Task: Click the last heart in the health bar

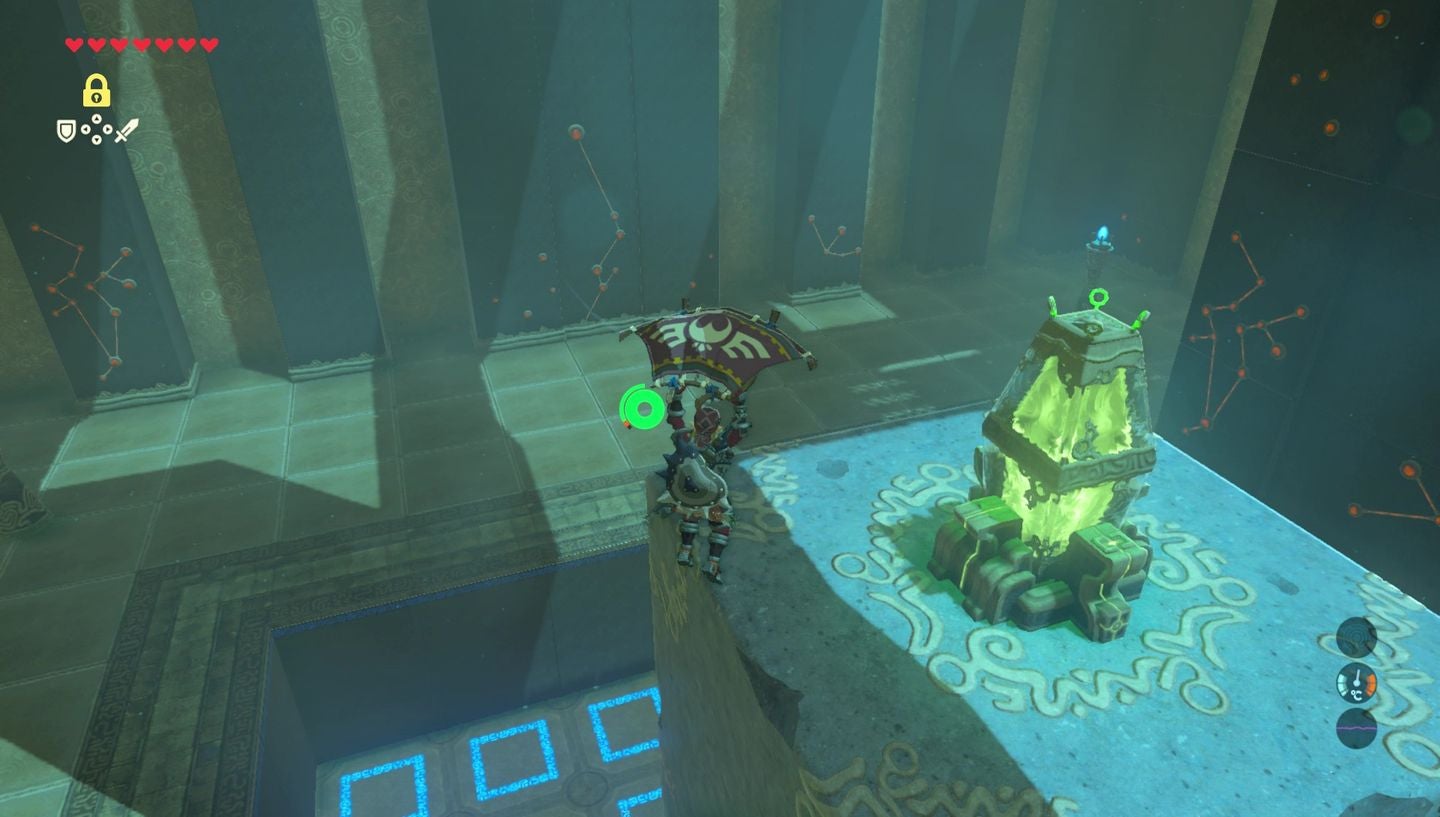Action: point(208,44)
